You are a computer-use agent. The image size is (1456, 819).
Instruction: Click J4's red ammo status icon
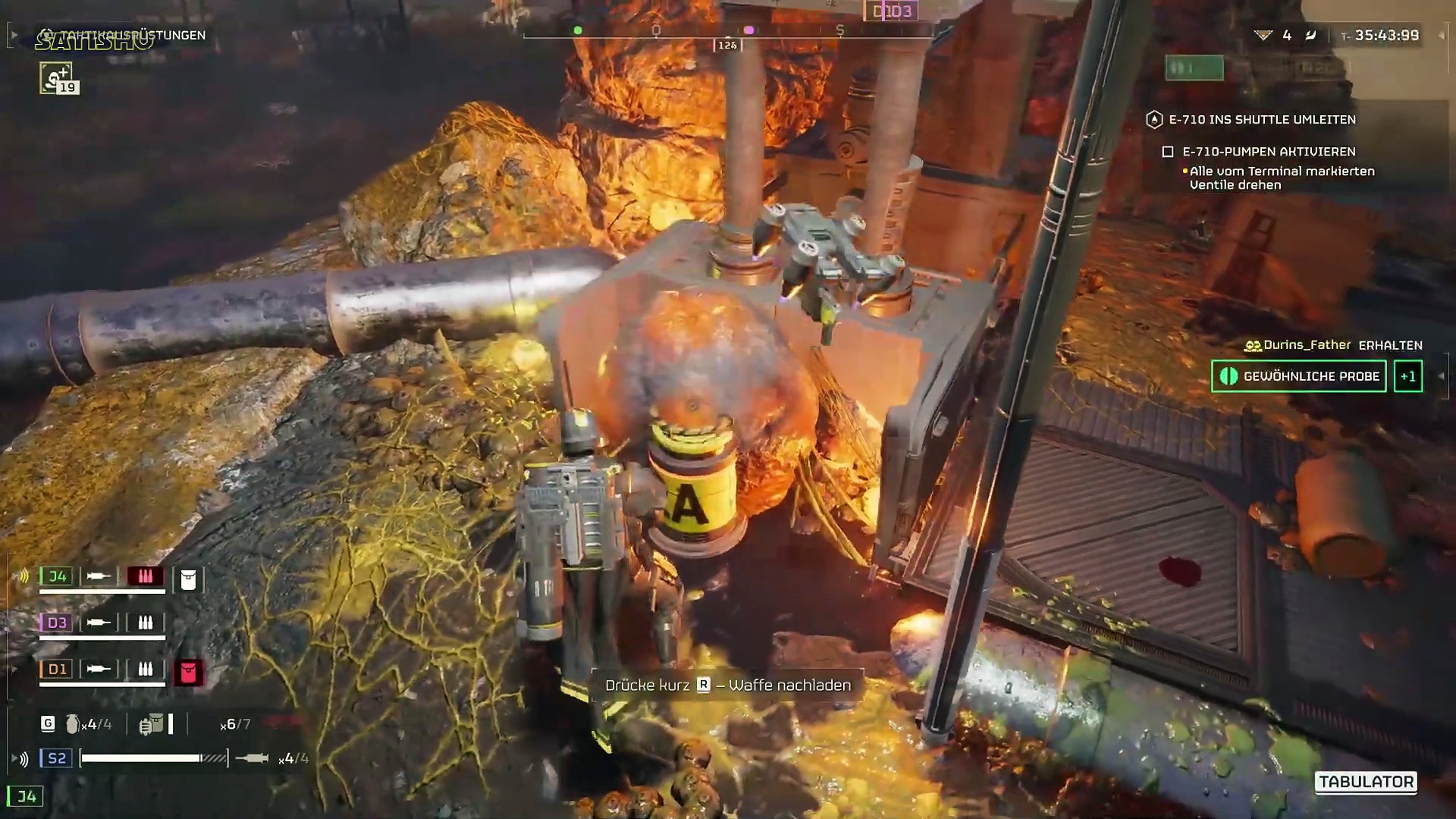click(x=145, y=576)
